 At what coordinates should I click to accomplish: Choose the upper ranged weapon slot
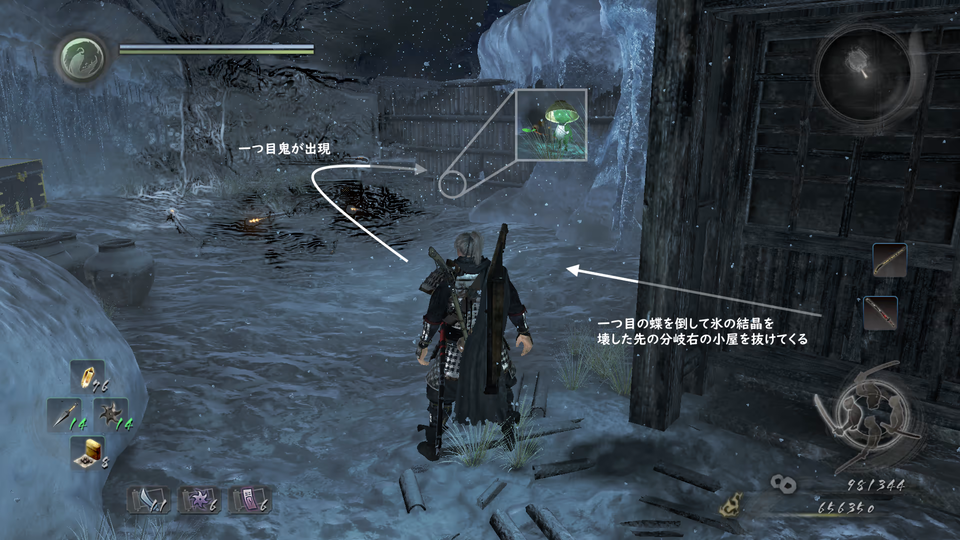coord(889,260)
